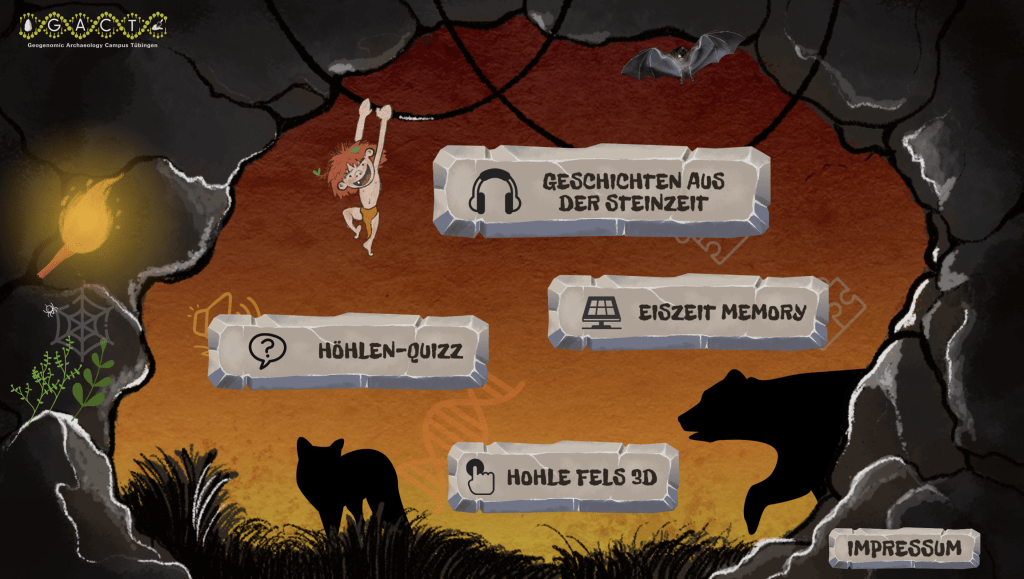The height and width of the screenshot is (579, 1024).
Task: Open Geschichten aus der Steinzeit
Action: pyautogui.click(x=601, y=191)
